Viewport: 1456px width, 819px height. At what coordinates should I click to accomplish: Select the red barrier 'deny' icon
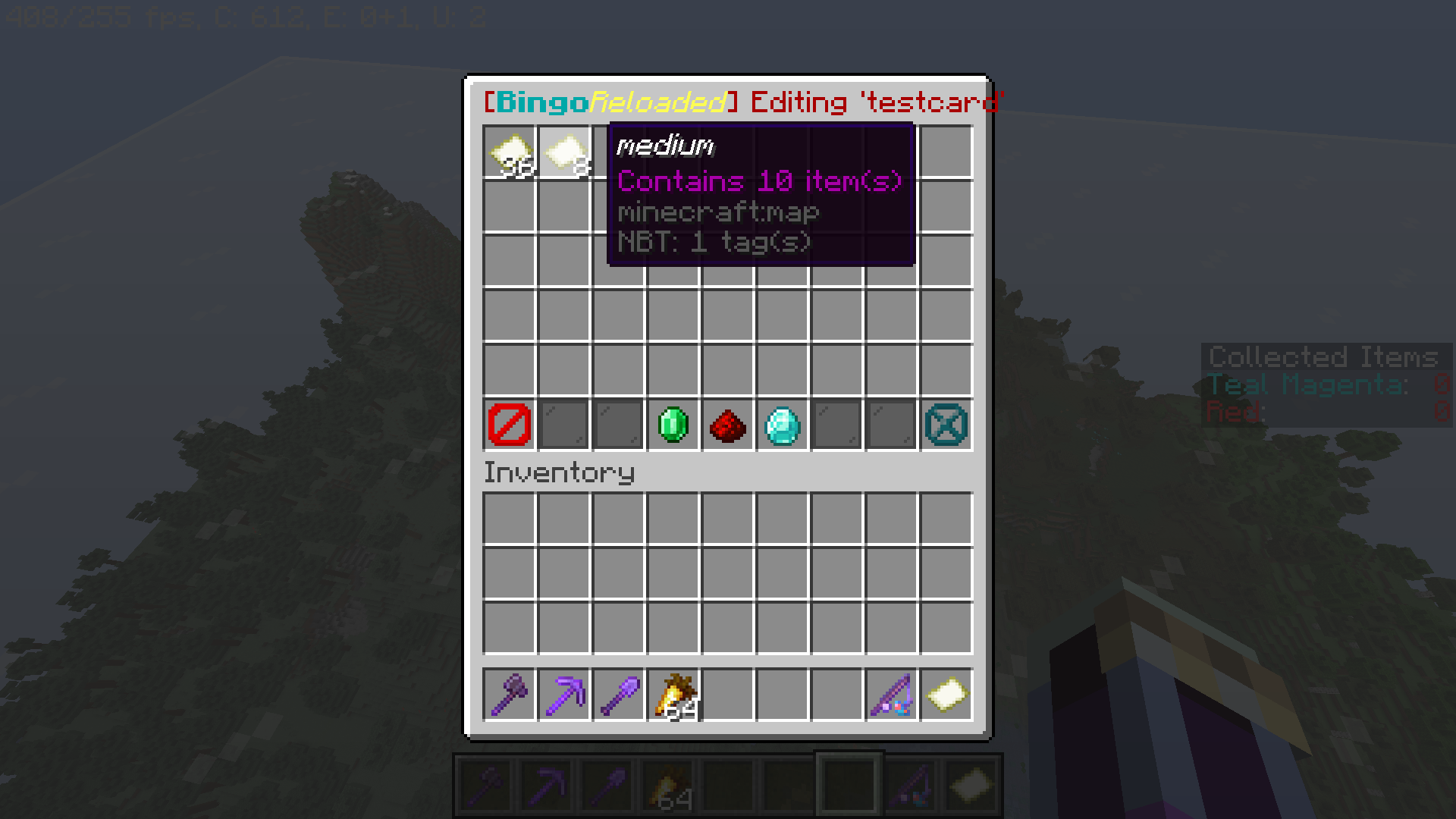point(509,425)
